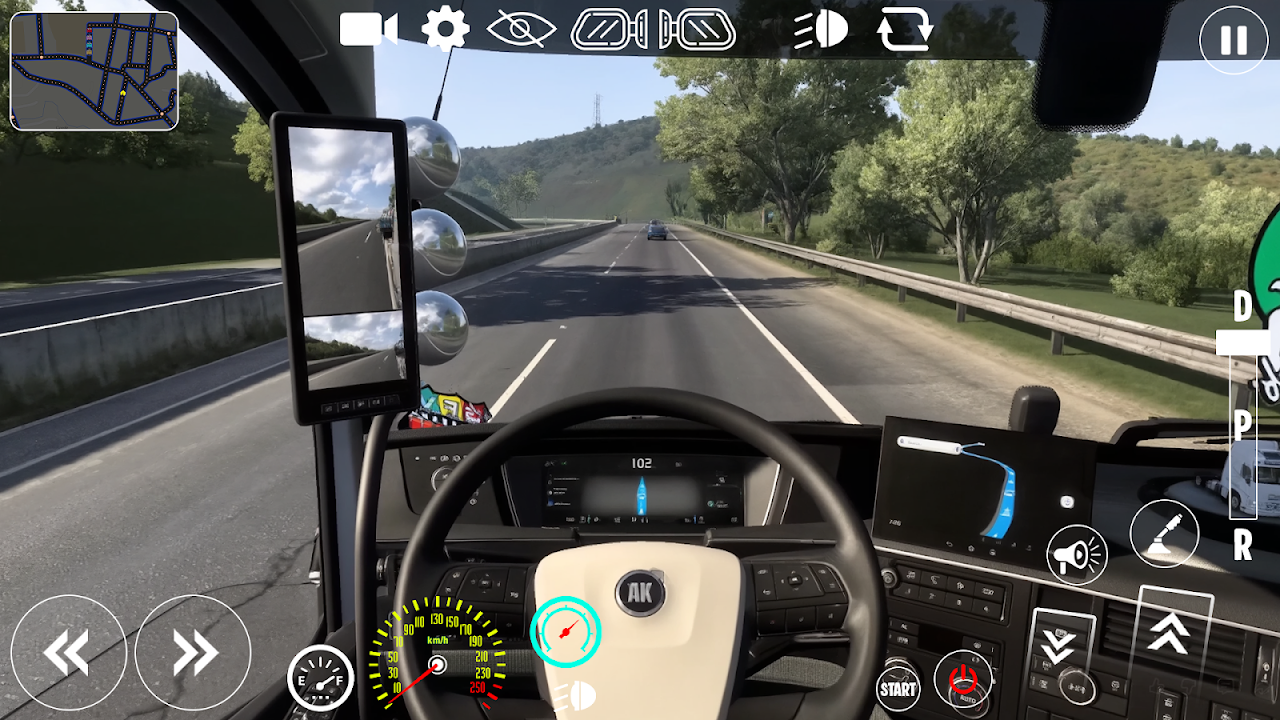Tap the fuel gauge icon
Screen dimensions: 1280x720
click(320, 678)
